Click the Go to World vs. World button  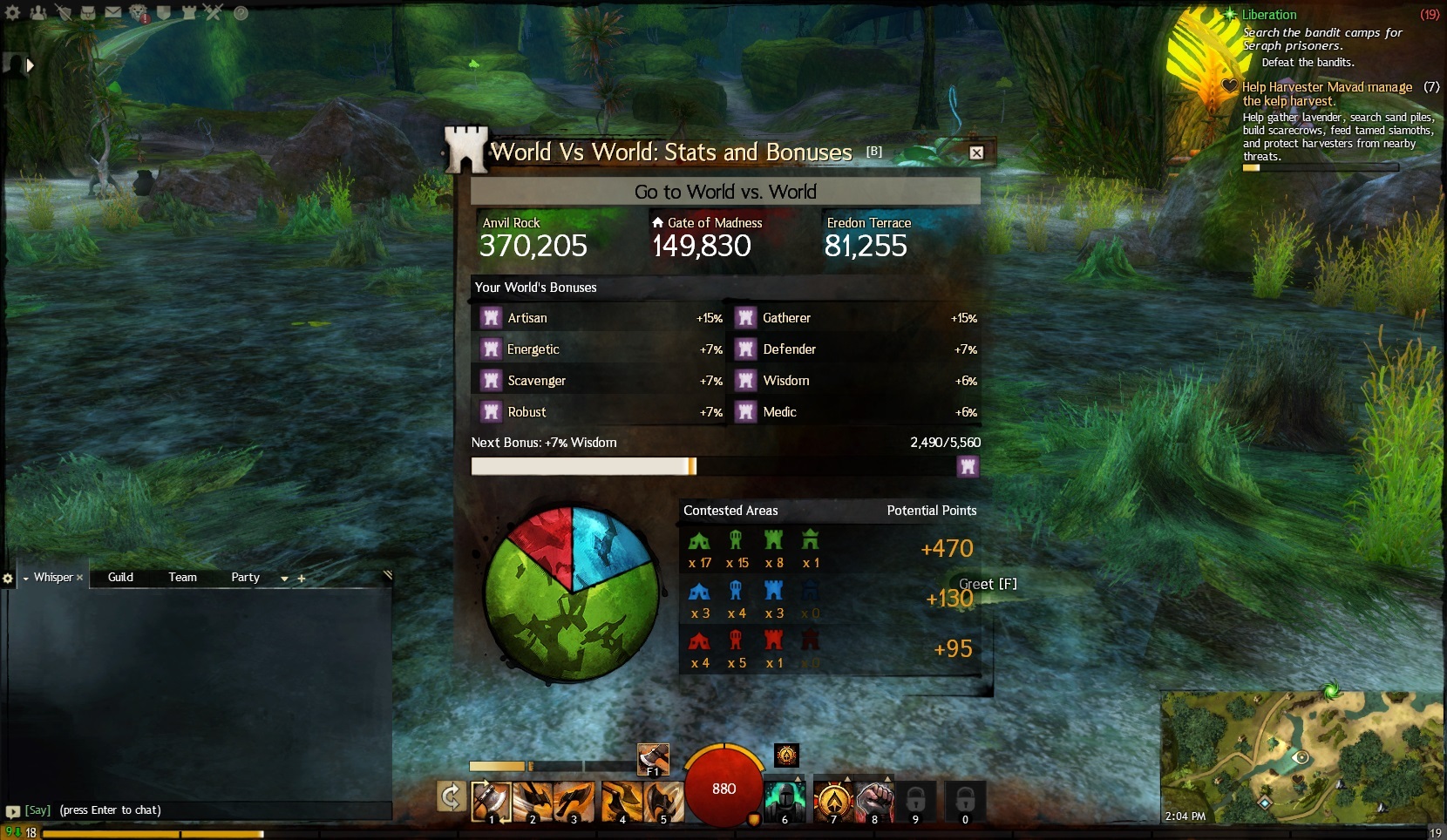pyautogui.click(x=725, y=192)
